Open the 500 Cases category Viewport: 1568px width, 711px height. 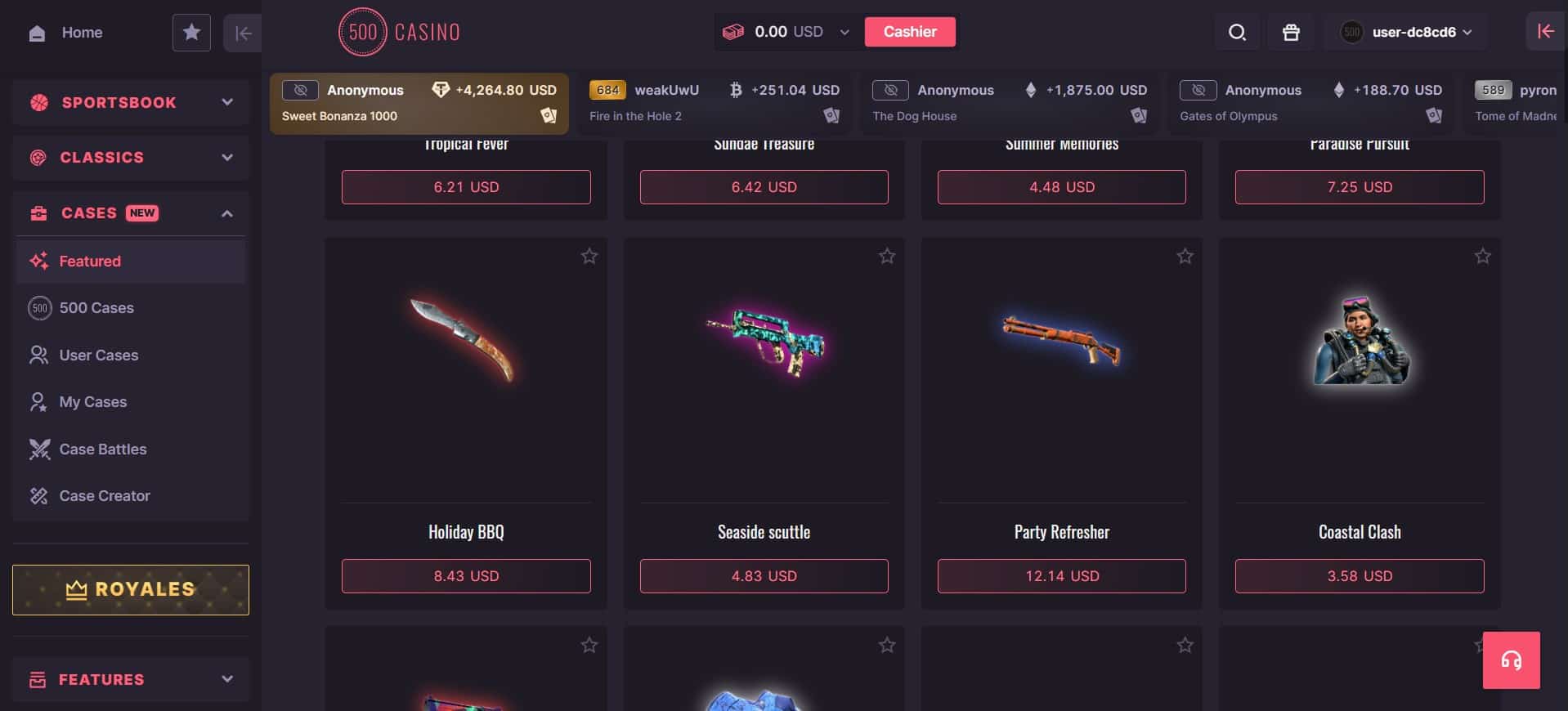96,308
